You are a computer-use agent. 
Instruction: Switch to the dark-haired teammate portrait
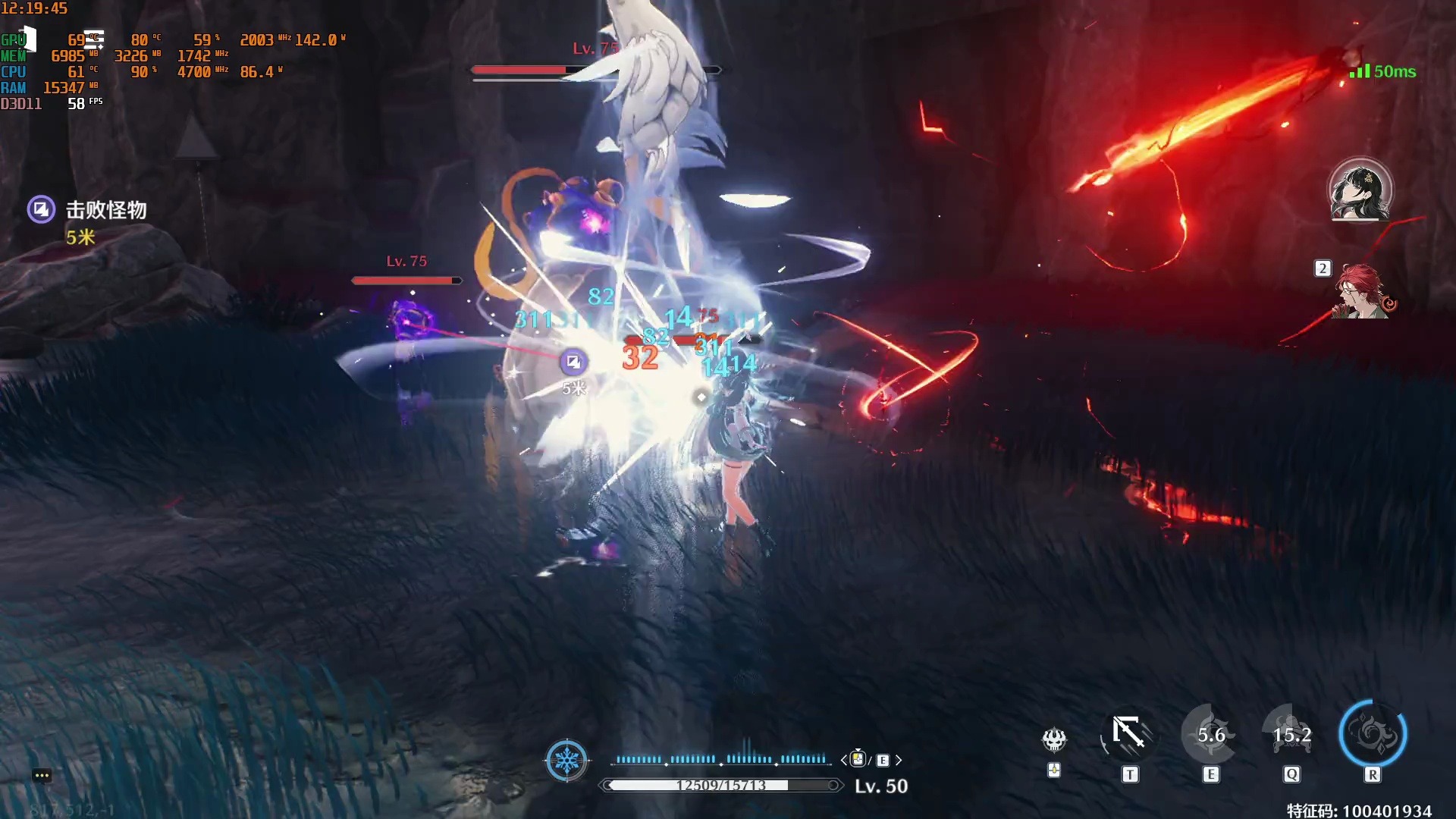click(1360, 190)
